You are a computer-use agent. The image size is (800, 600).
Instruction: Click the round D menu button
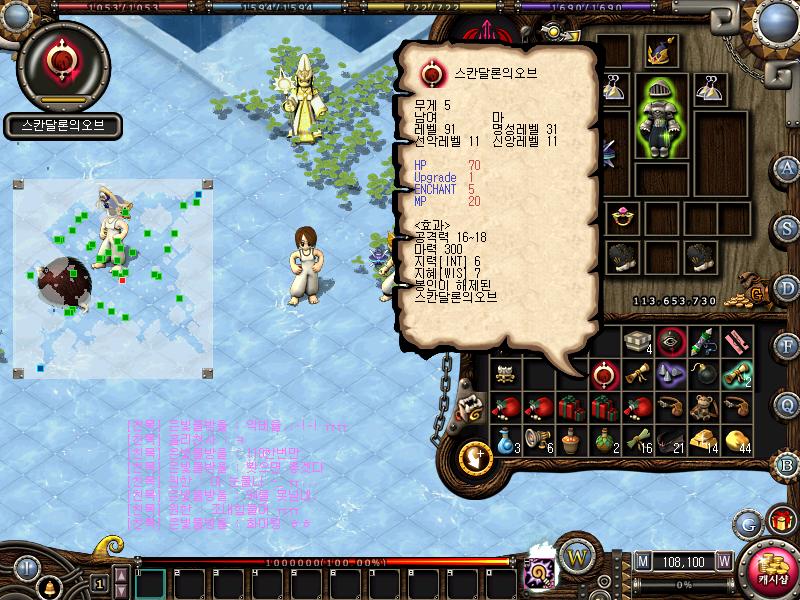(788, 287)
